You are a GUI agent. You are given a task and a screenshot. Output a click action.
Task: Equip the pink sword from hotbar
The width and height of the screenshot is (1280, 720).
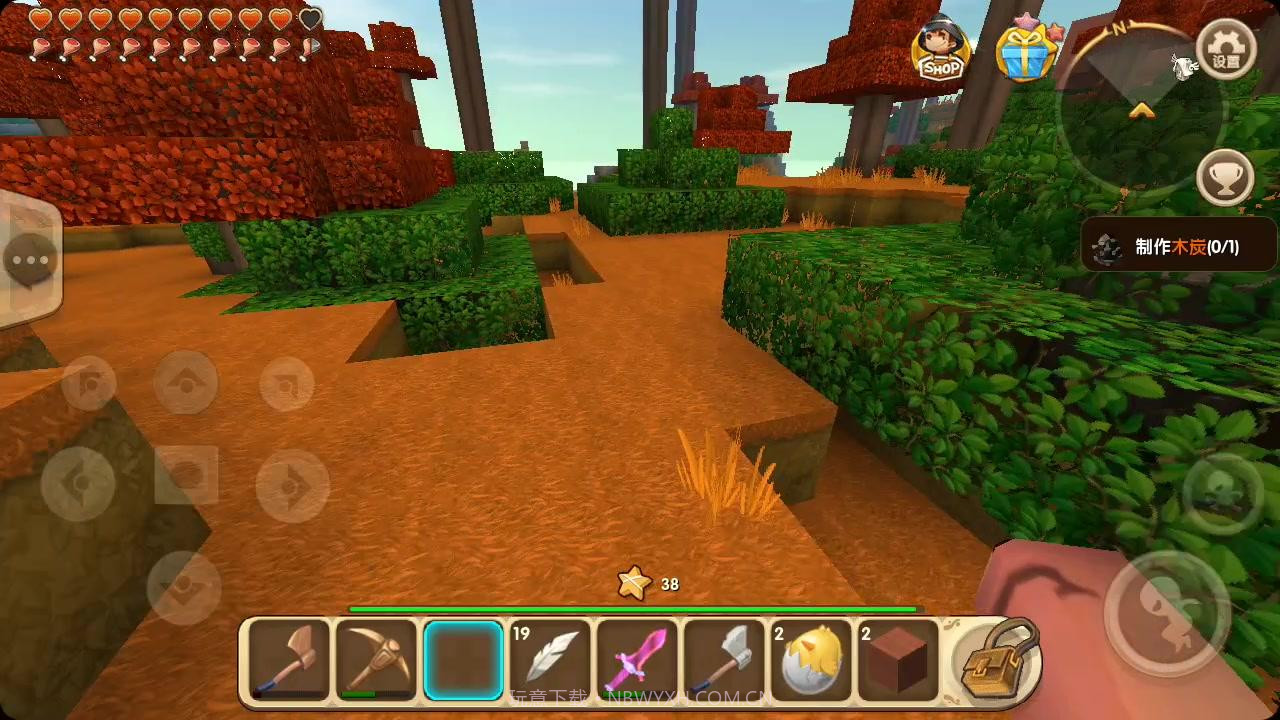pyautogui.click(x=636, y=660)
